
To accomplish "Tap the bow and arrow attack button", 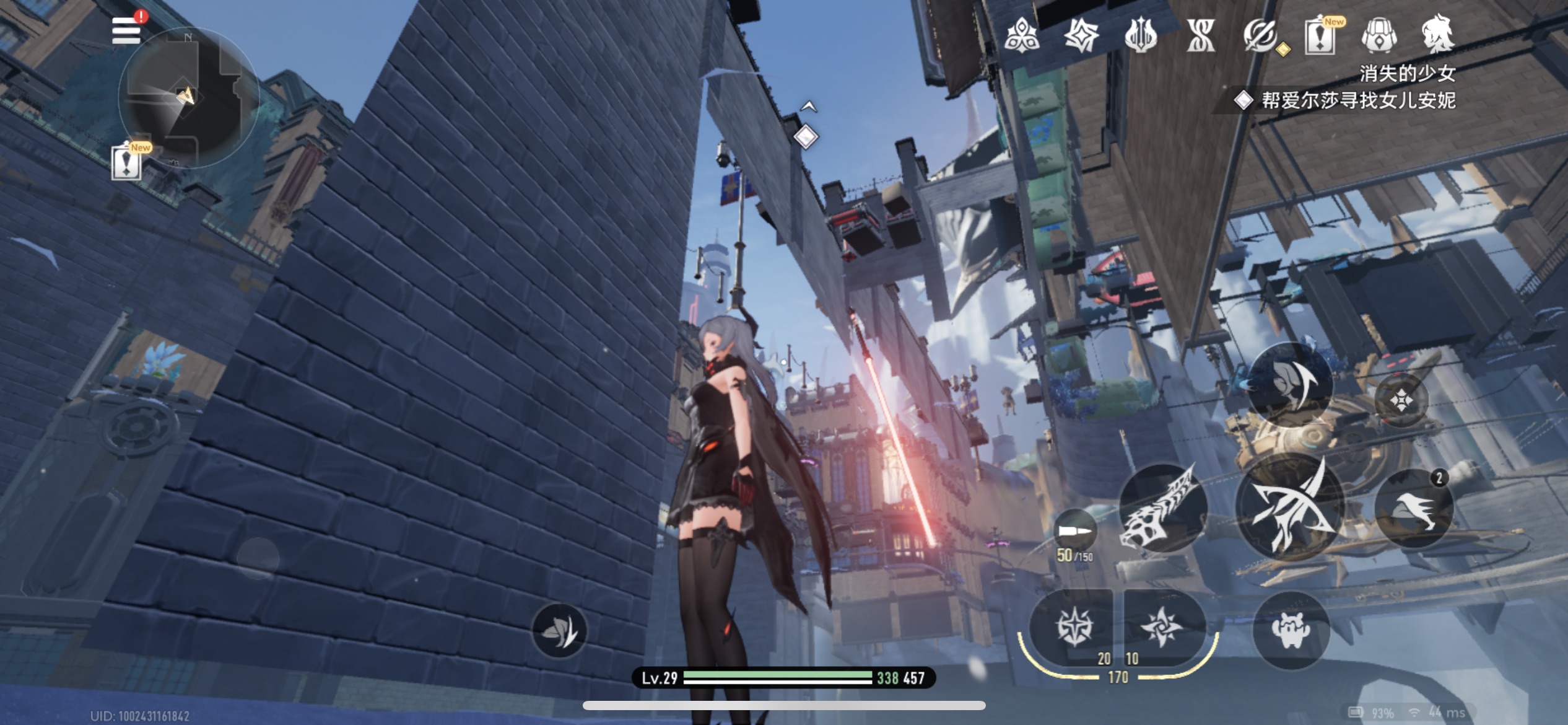I will [1289, 508].
